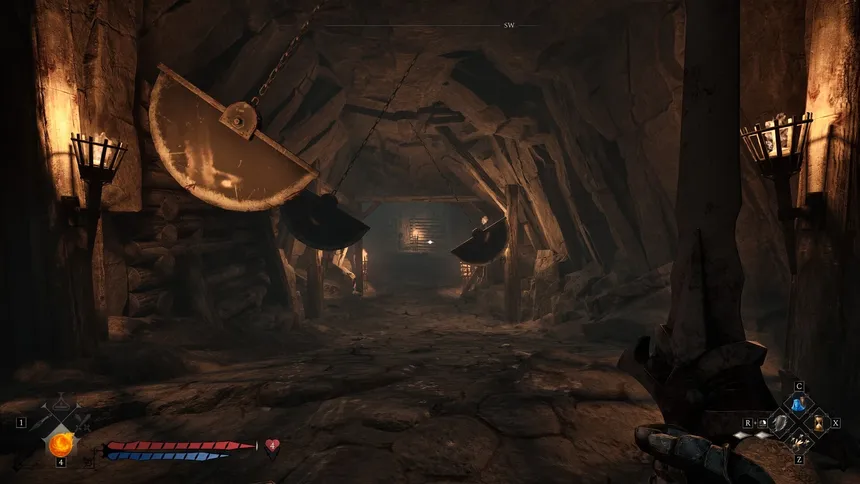Click the heart healing charges icon

tap(271, 446)
